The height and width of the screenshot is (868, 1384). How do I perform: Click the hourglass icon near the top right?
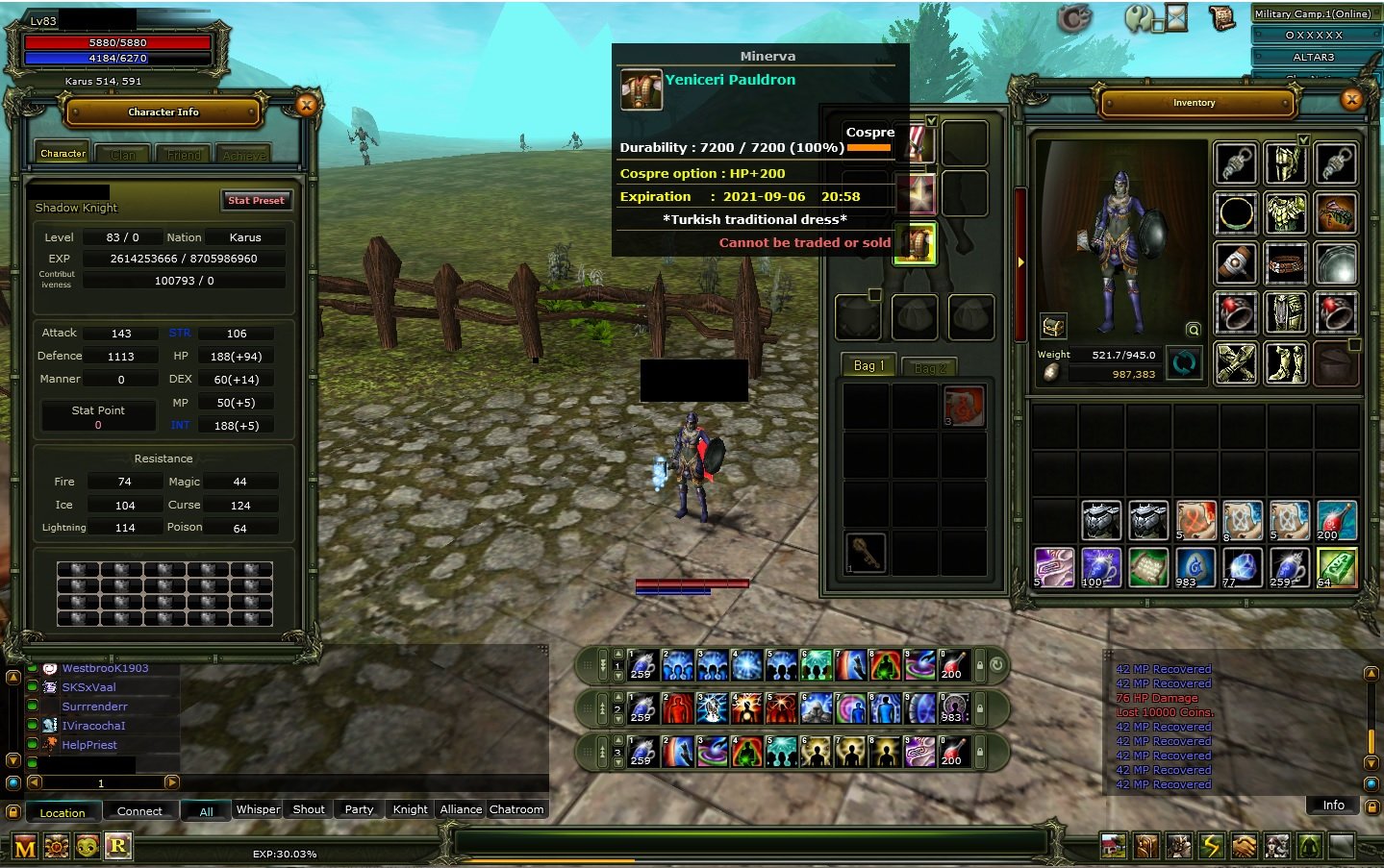point(1175,16)
